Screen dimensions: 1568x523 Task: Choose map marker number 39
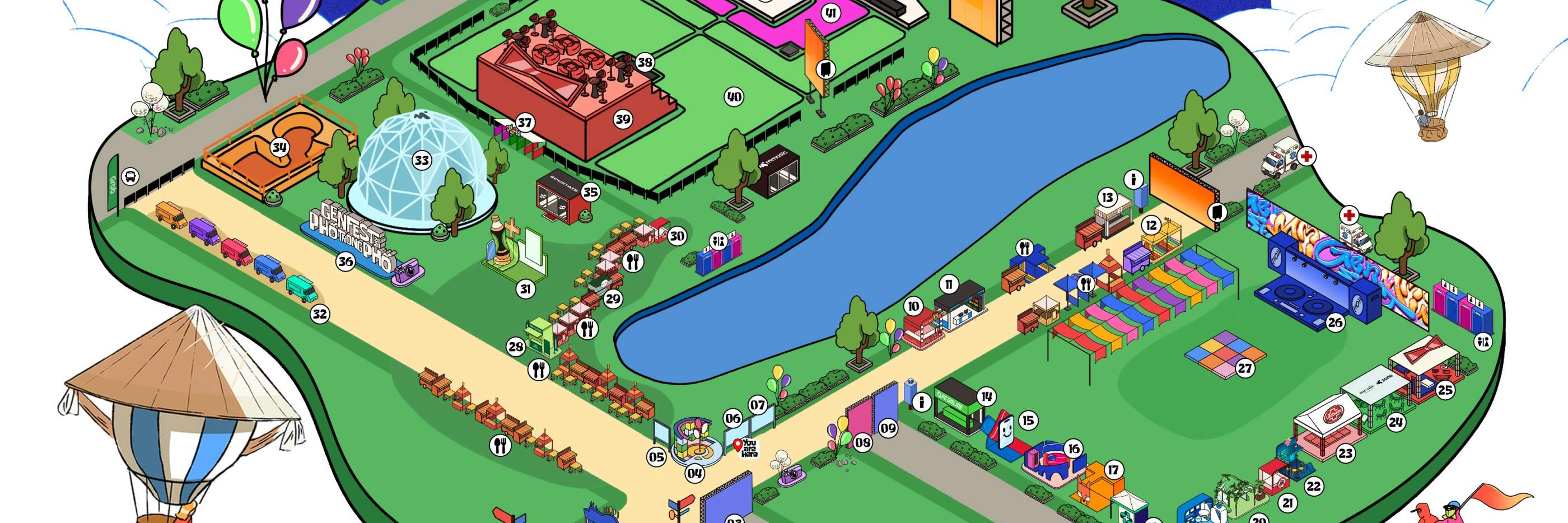coord(622,119)
